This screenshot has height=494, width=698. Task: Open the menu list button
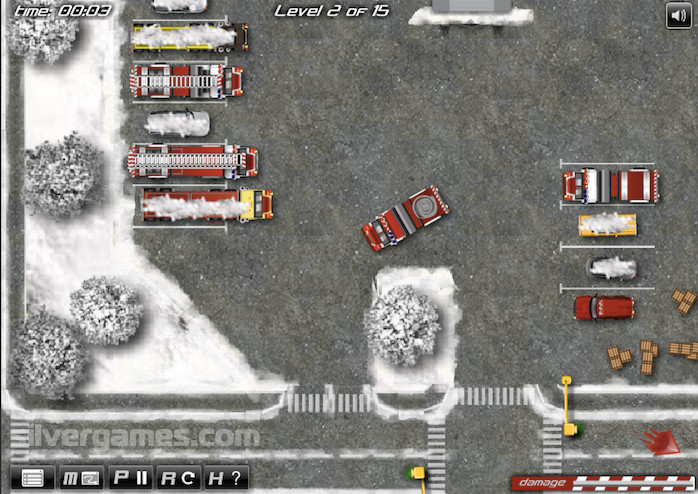32,478
